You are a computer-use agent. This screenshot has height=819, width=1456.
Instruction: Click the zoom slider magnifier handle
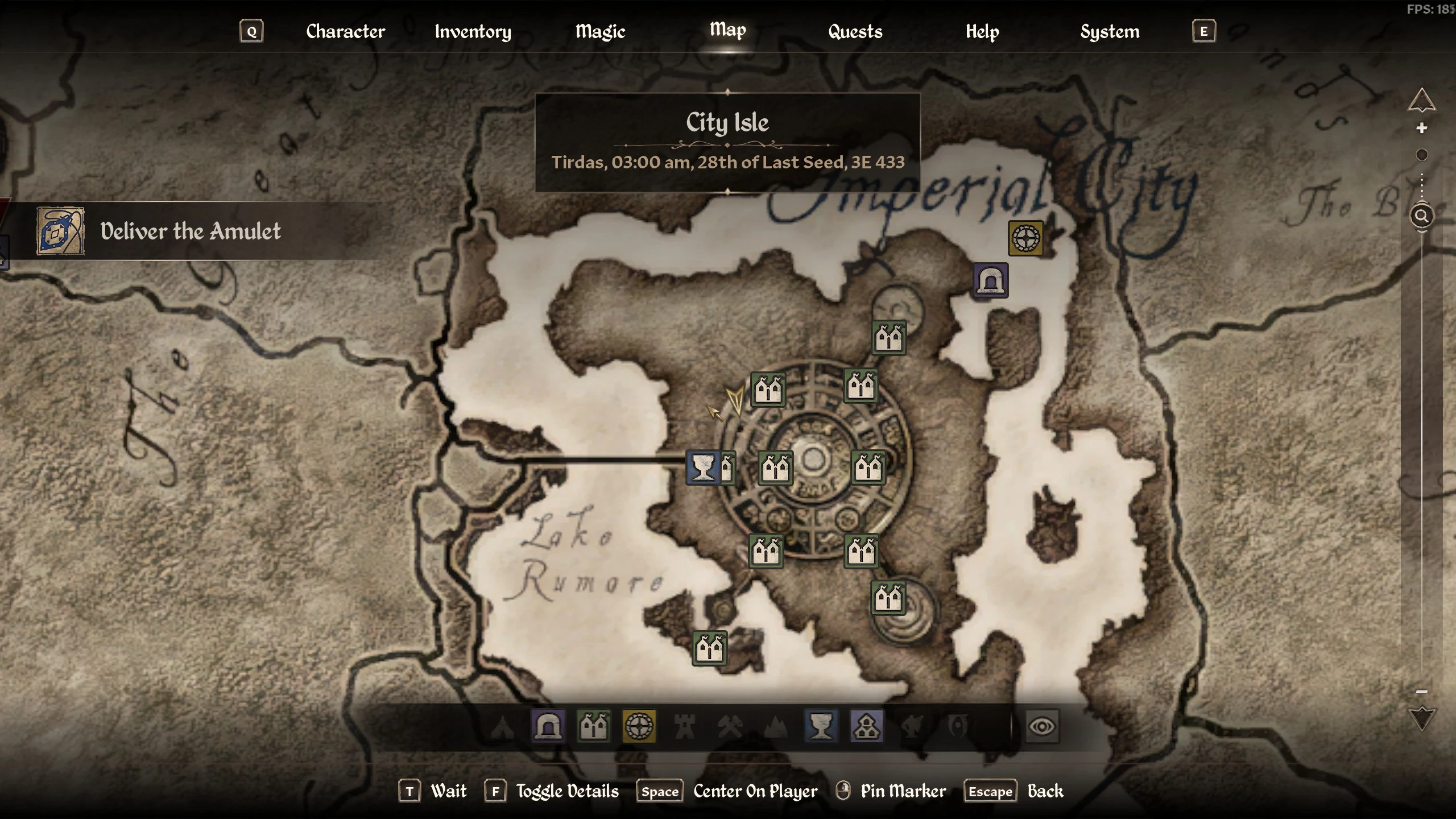(1421, 216)
